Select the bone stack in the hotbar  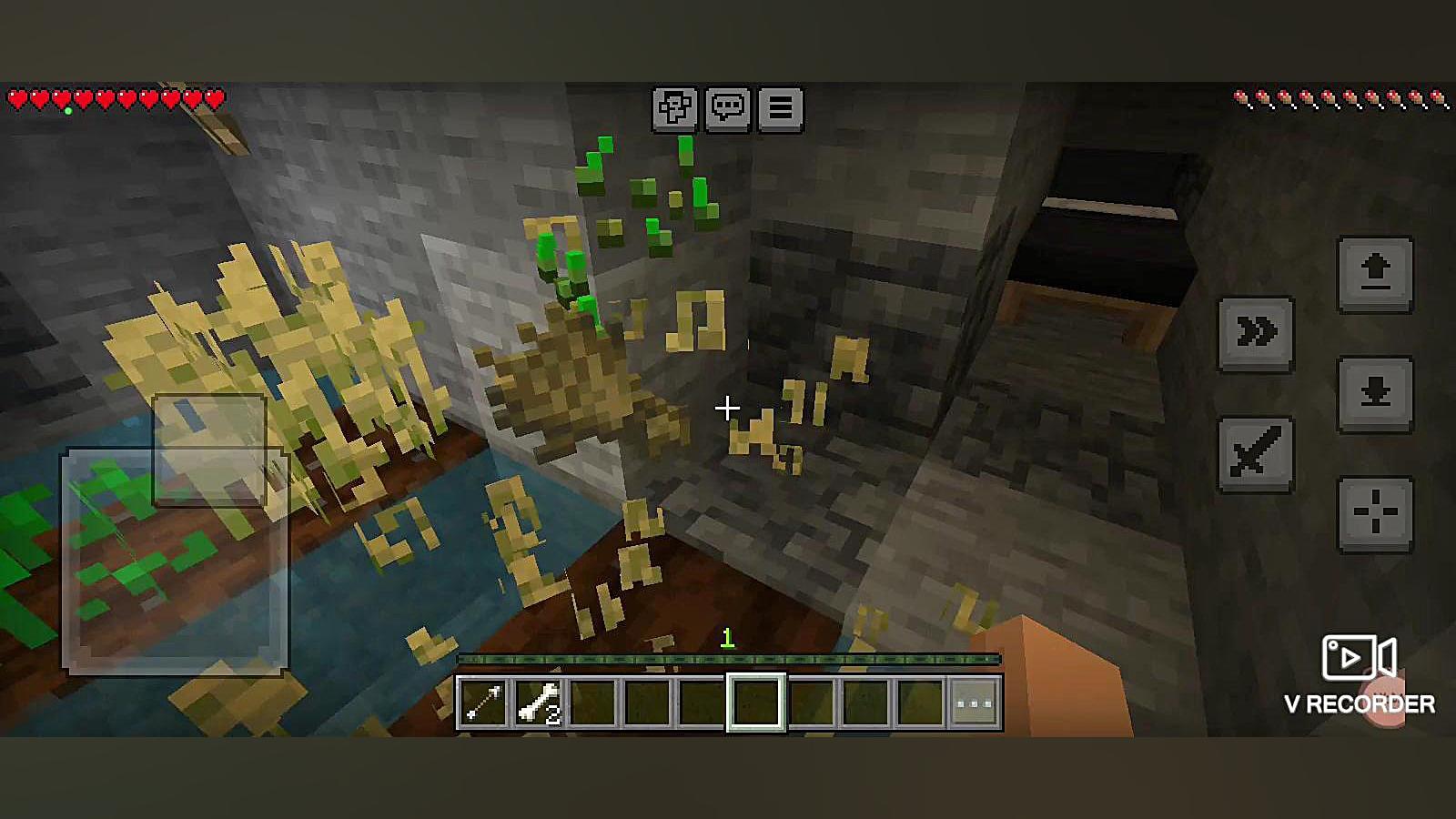(x=538, y=703)
